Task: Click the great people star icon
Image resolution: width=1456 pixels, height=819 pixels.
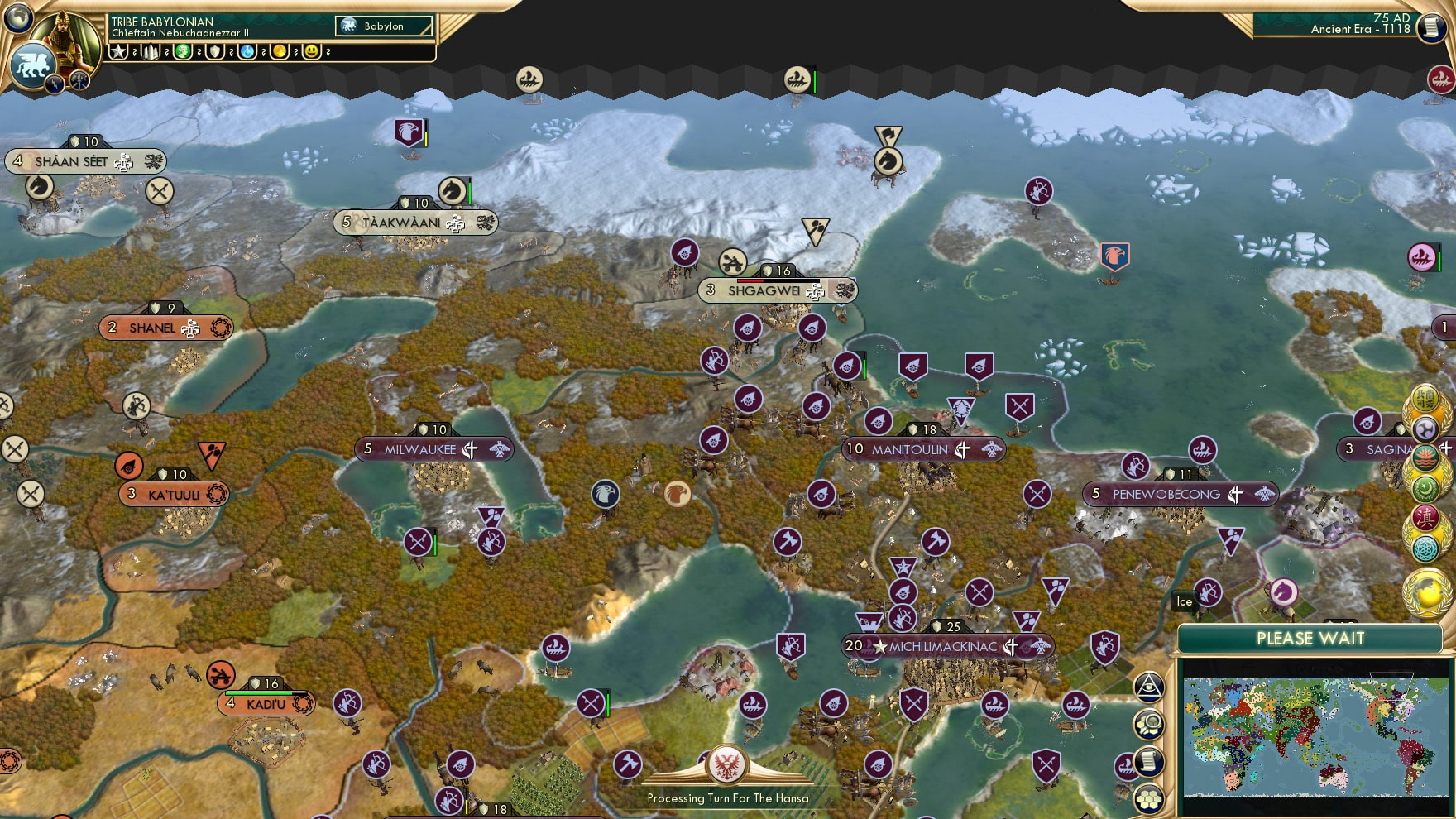Action: 118,52
